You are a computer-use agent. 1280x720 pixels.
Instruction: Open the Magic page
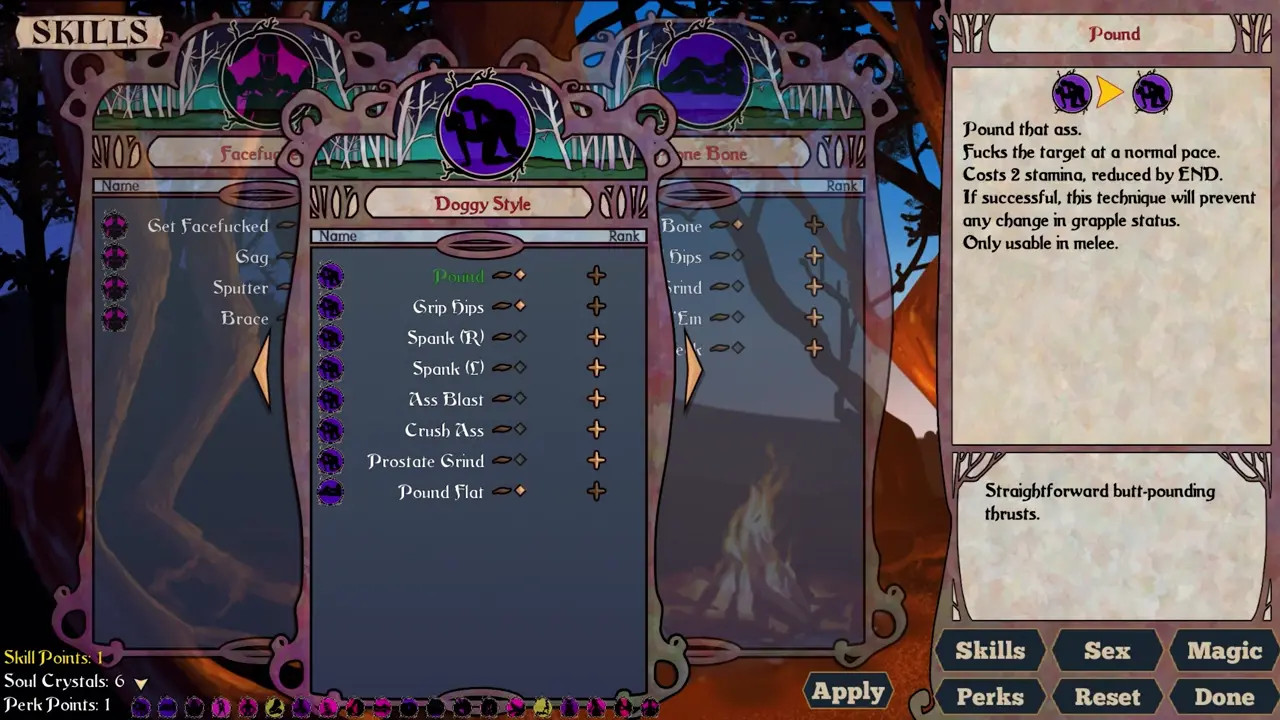1224,651
